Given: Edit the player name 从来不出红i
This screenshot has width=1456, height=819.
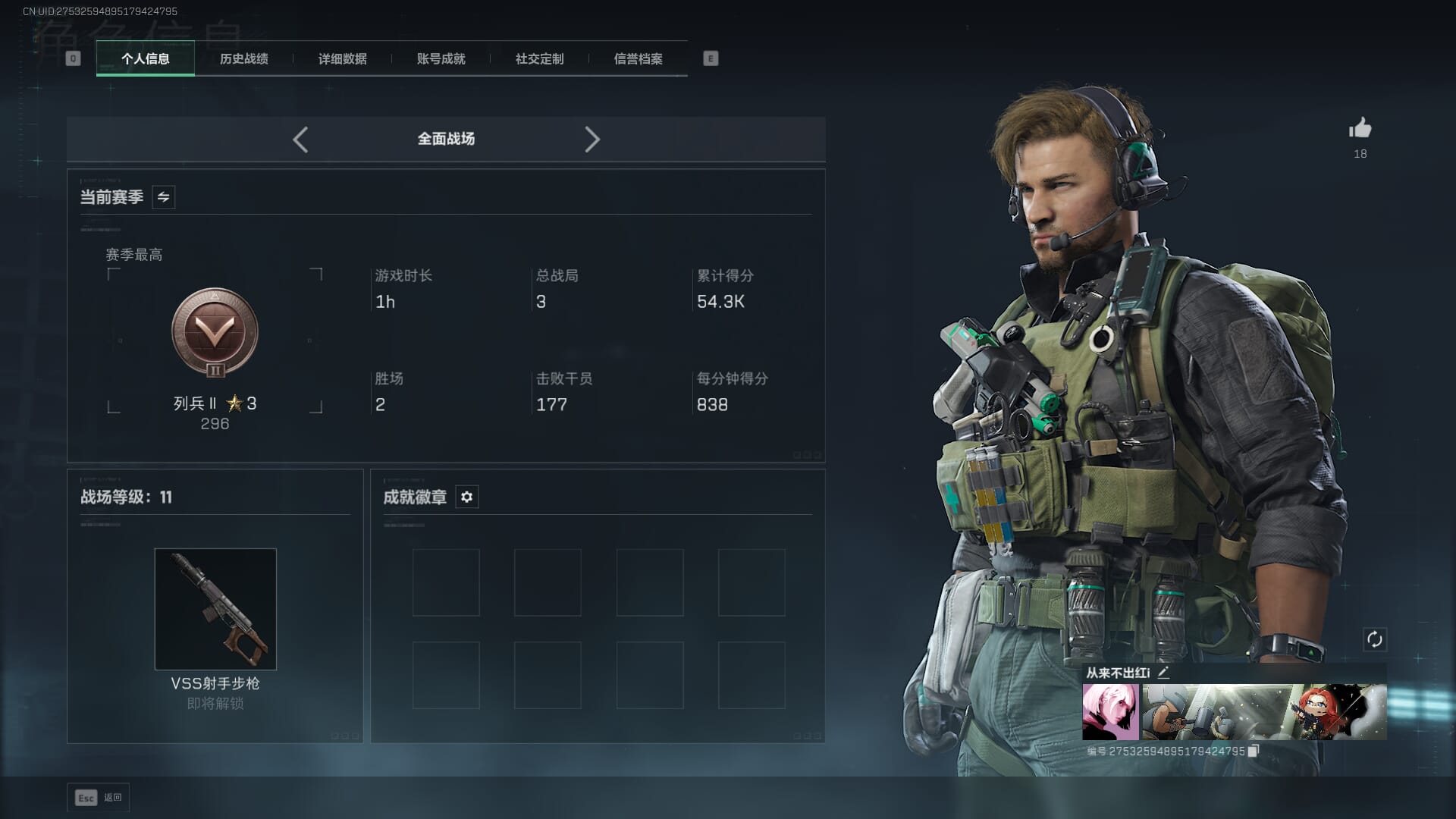Looking at the screenshot, I should pos(1163,672).
